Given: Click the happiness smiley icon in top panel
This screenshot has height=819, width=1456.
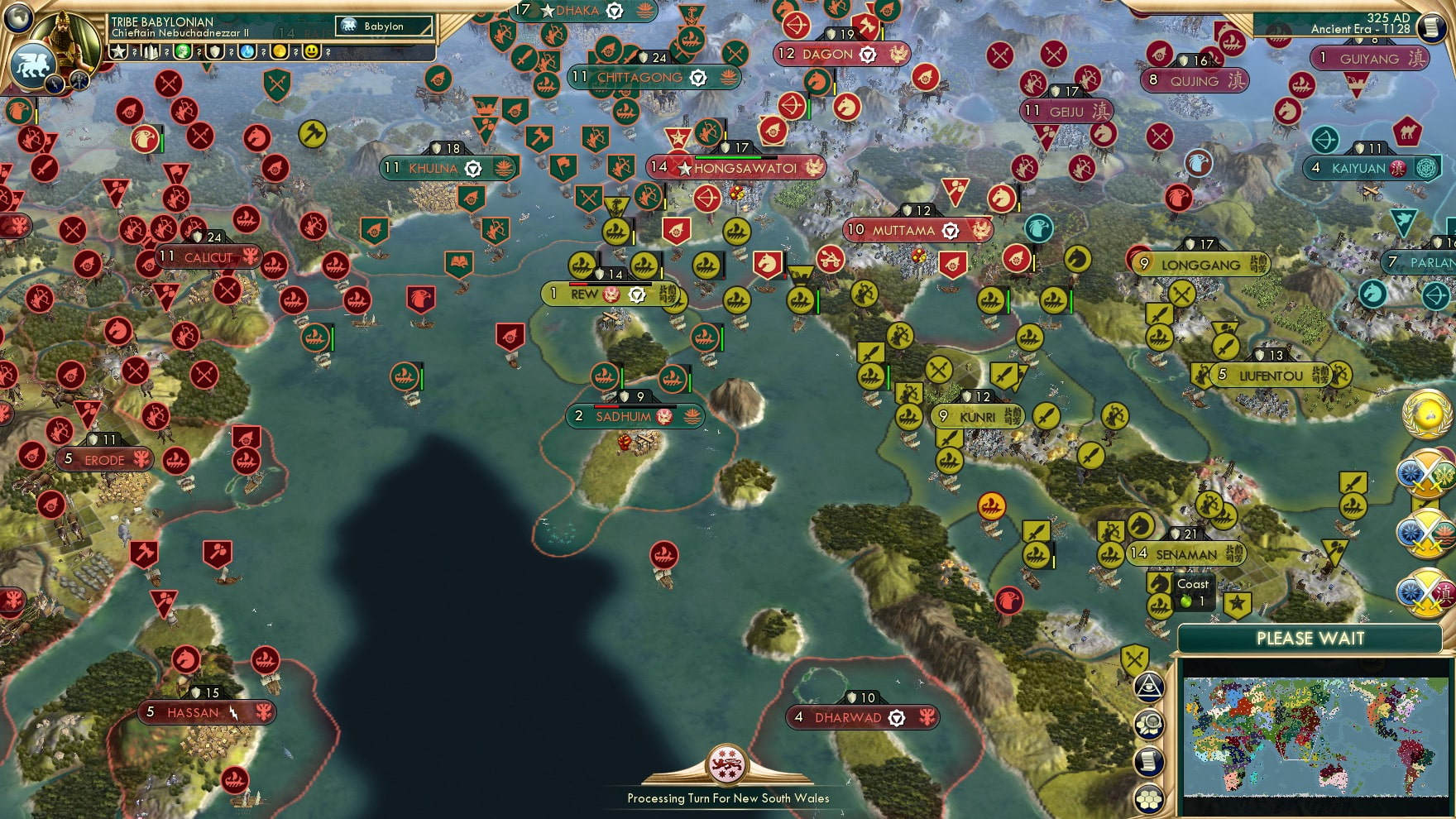Looking at the screenshot, I should 313,51.
